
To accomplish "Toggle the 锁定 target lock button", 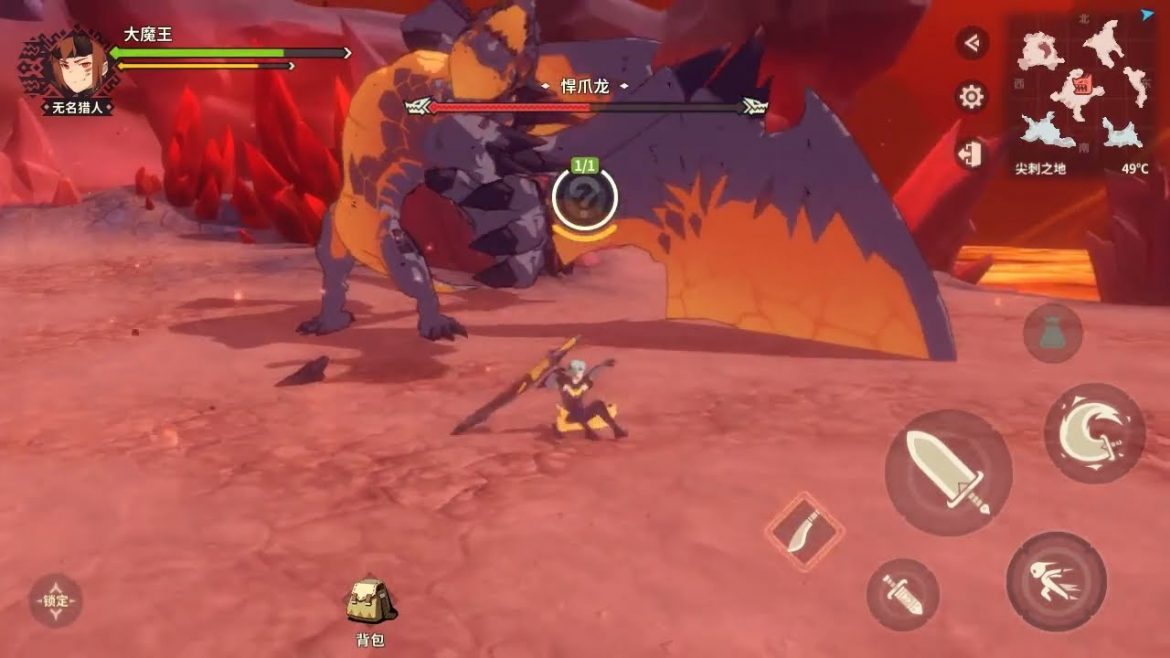I will [55, 601].
